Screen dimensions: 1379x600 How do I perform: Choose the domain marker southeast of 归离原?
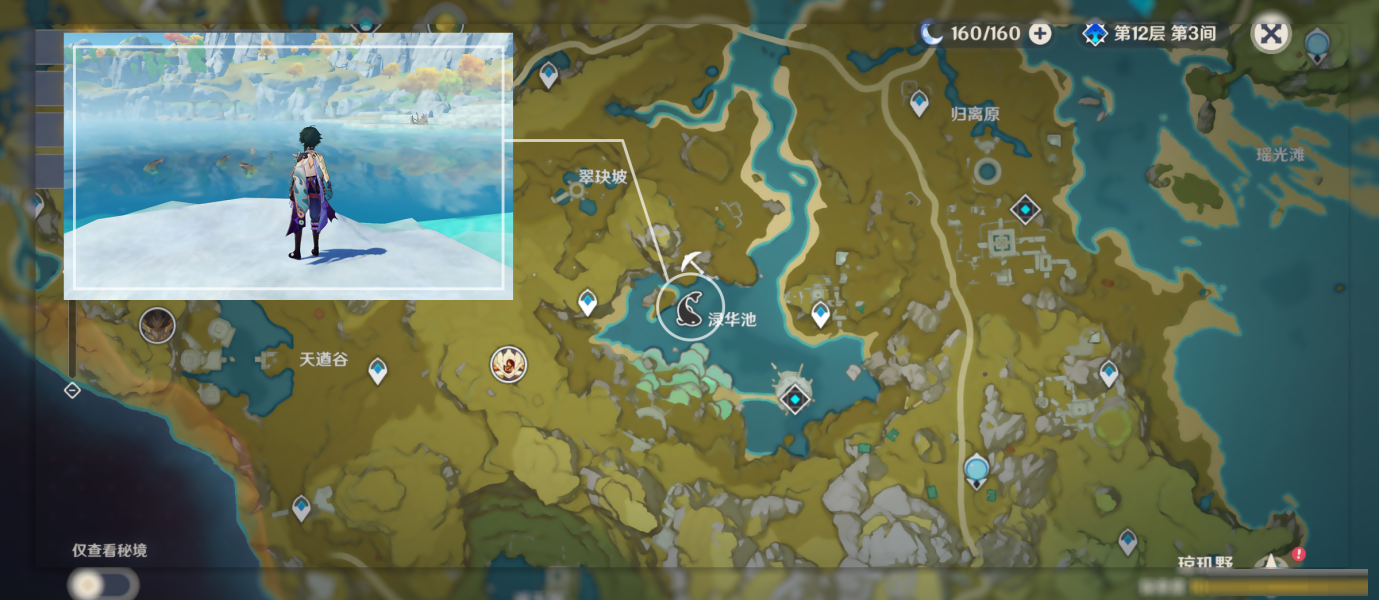click(1025, 209)
